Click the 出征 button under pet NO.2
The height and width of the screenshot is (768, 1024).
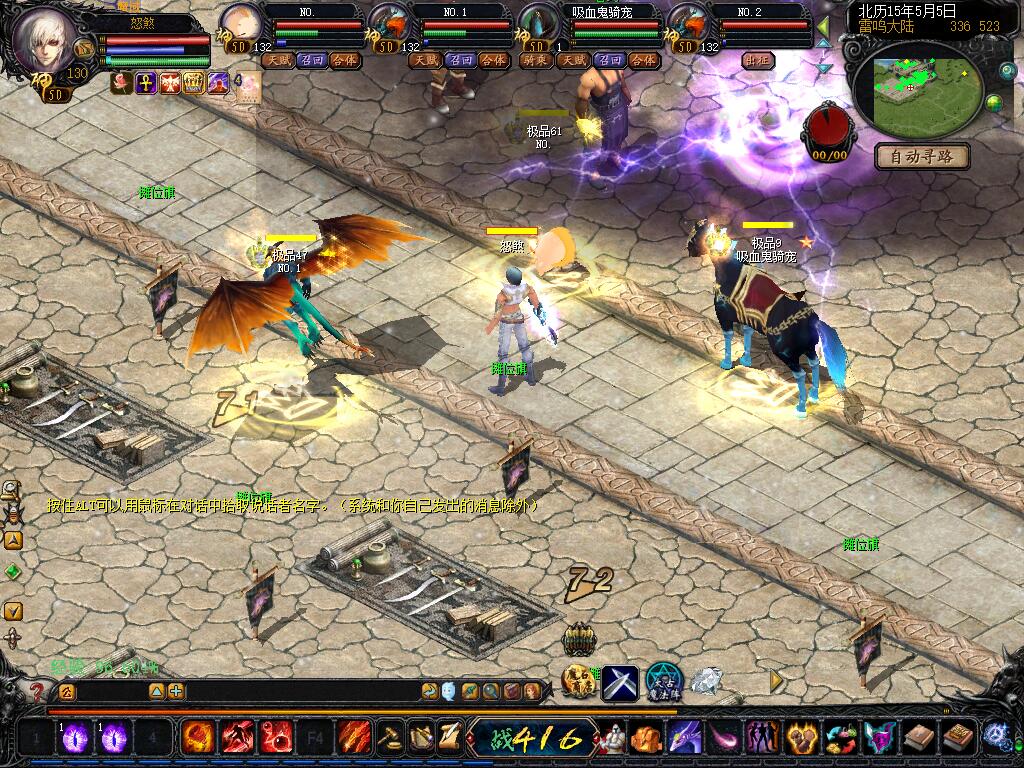click(x=759, y=60)
